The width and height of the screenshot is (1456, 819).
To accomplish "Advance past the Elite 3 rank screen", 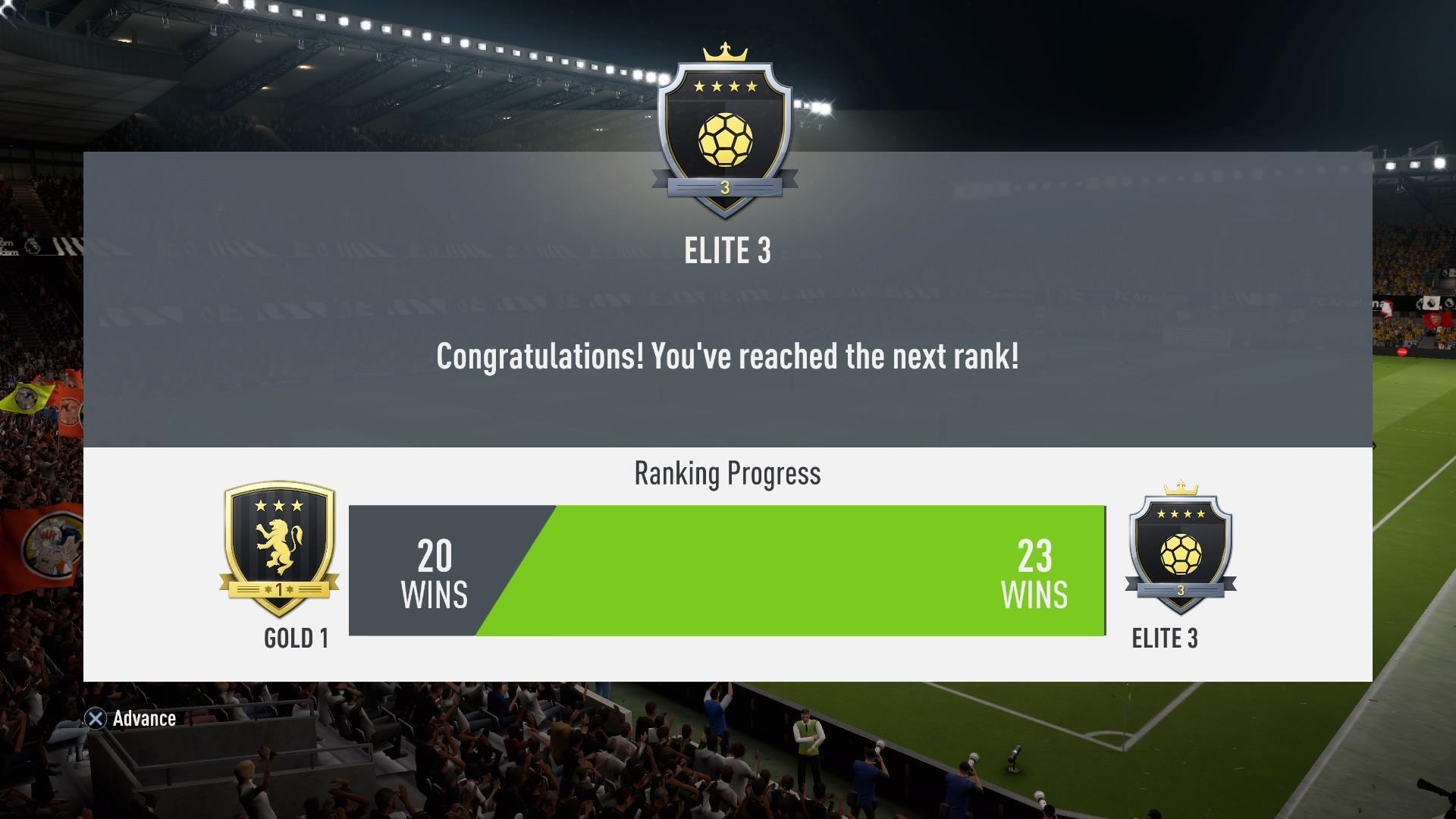I will coord(130,718).
